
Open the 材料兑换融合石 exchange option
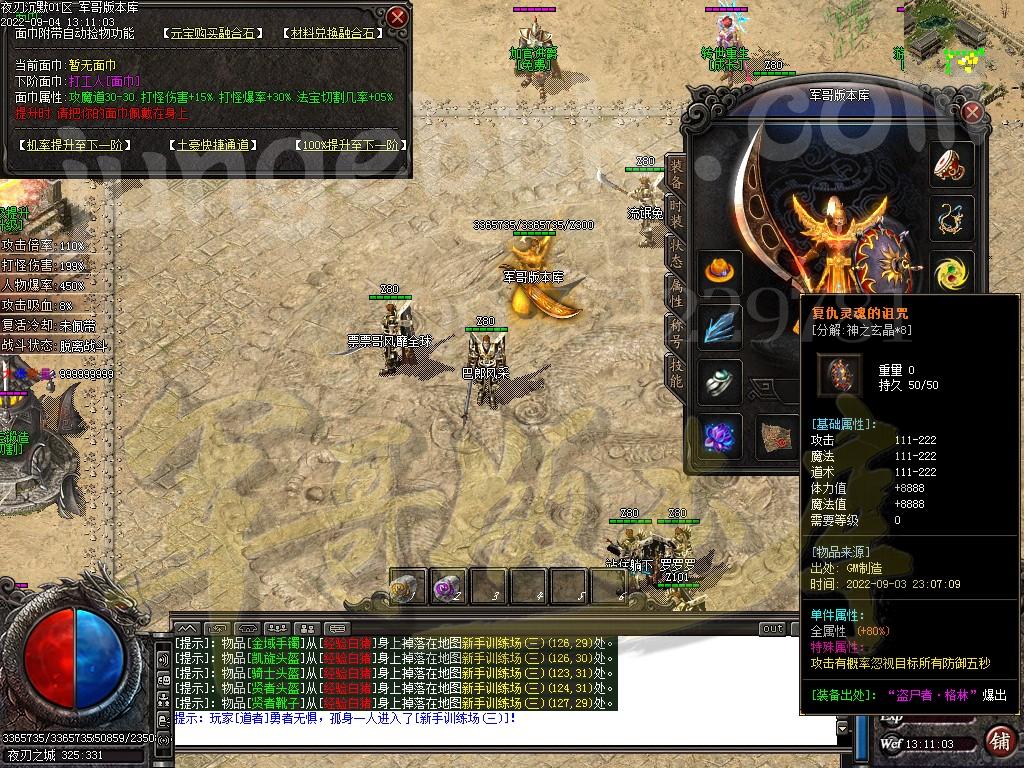pos(332,33)
